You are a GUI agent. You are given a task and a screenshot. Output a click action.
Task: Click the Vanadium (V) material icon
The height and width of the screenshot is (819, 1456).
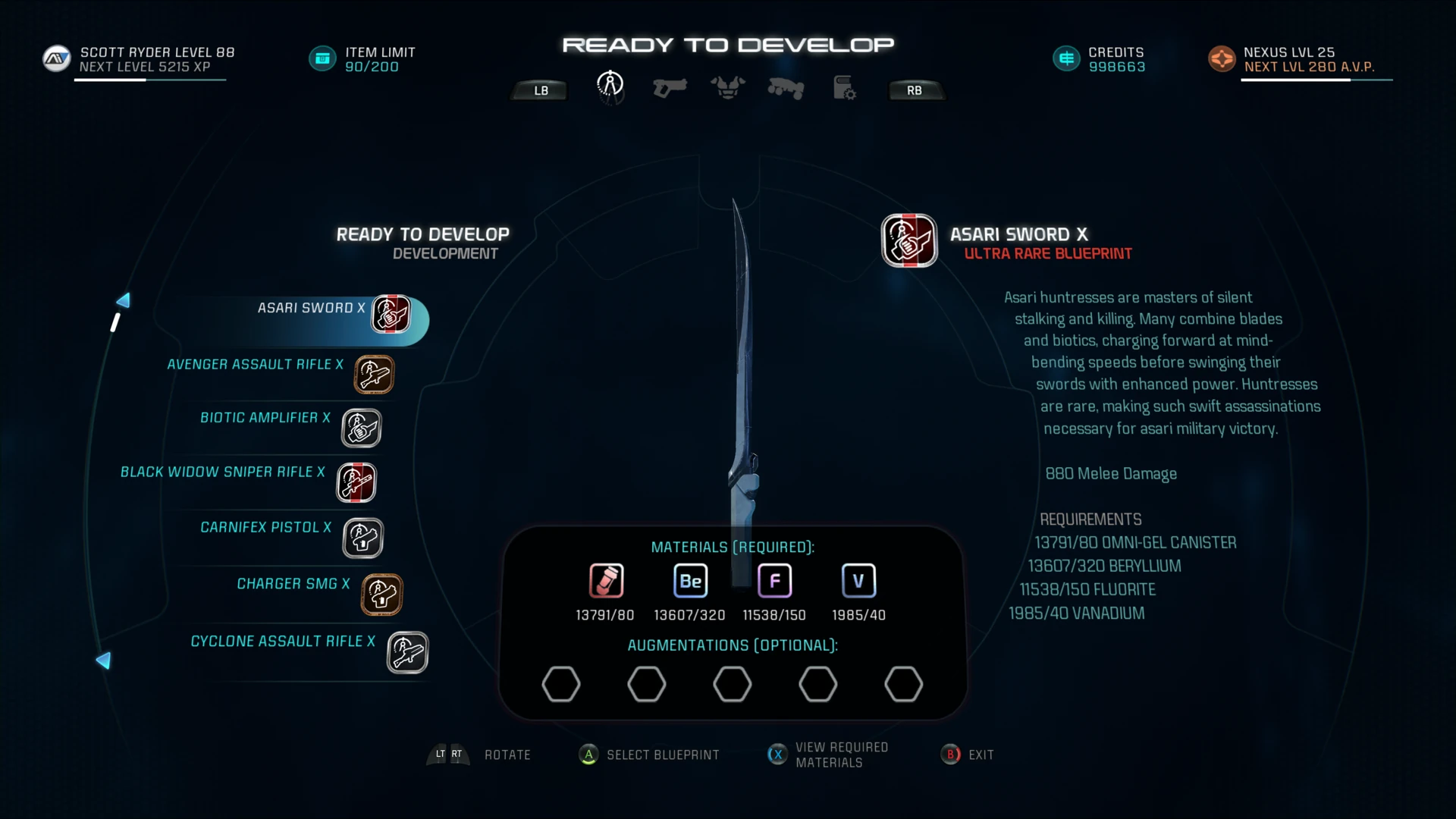[858, 580]
